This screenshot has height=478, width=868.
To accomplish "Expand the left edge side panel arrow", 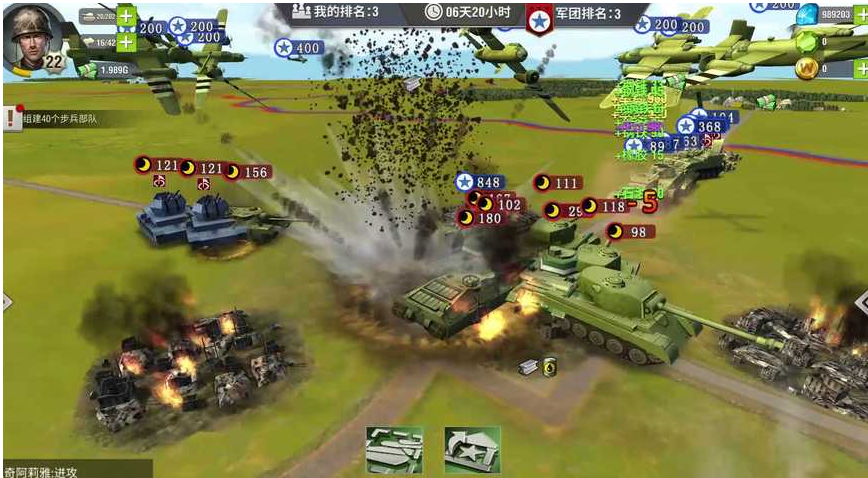I will click(x=7, y=301).
